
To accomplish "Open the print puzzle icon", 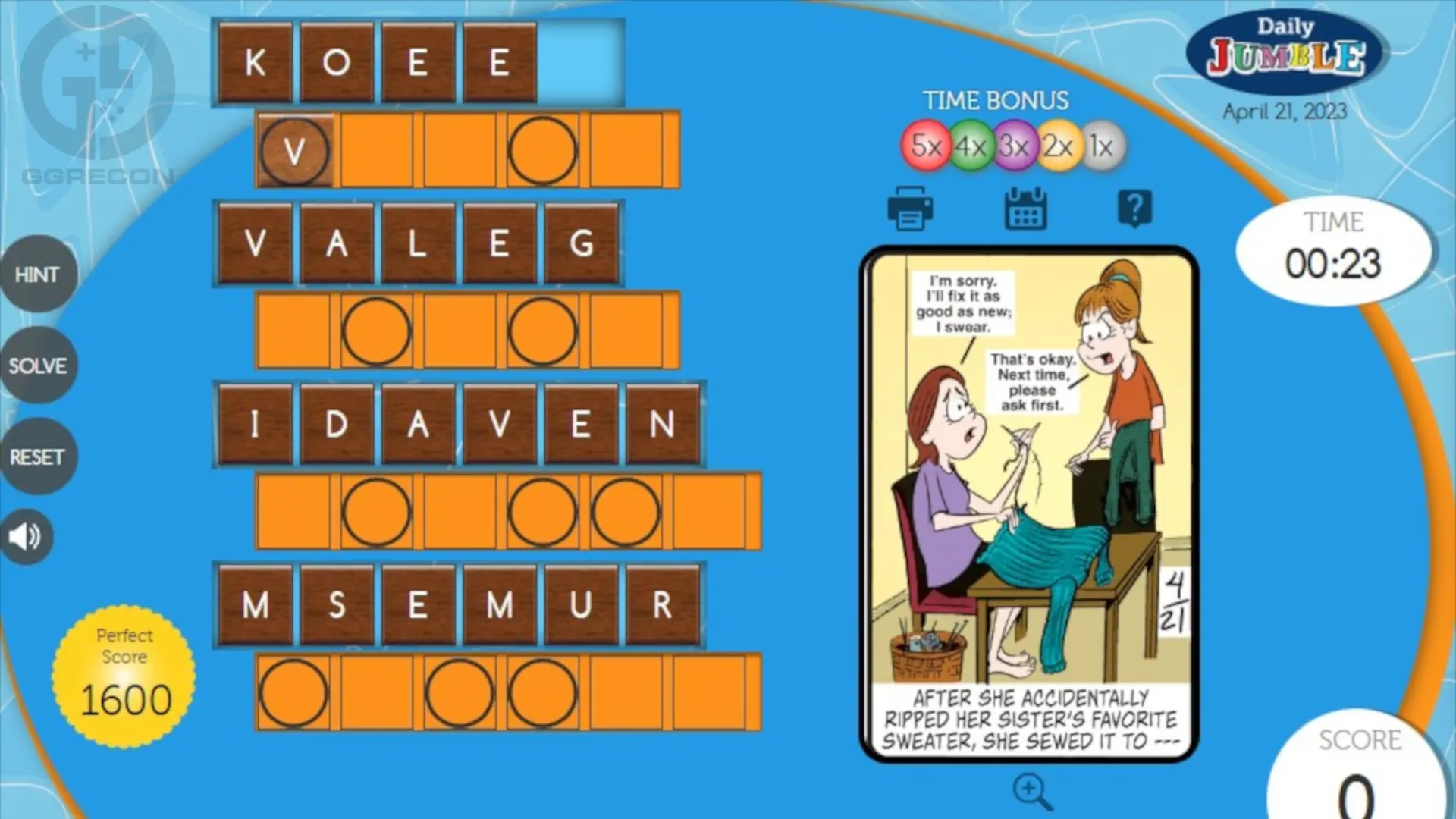I will pos(910,209).
